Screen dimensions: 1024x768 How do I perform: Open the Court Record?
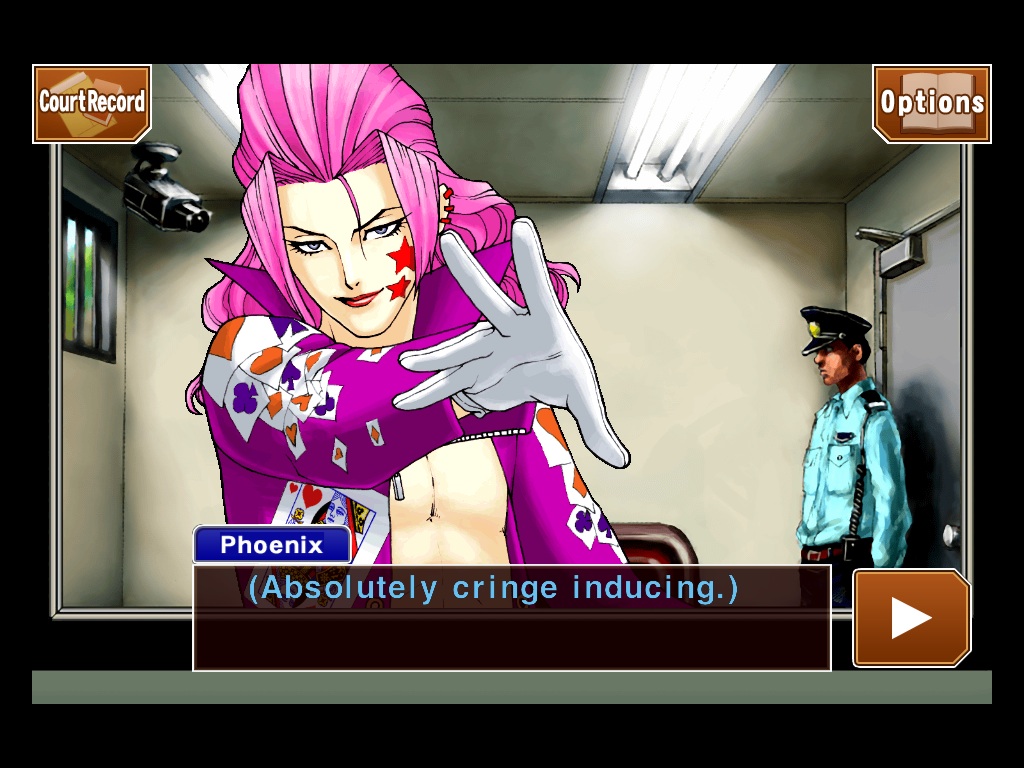click(92, 103)
